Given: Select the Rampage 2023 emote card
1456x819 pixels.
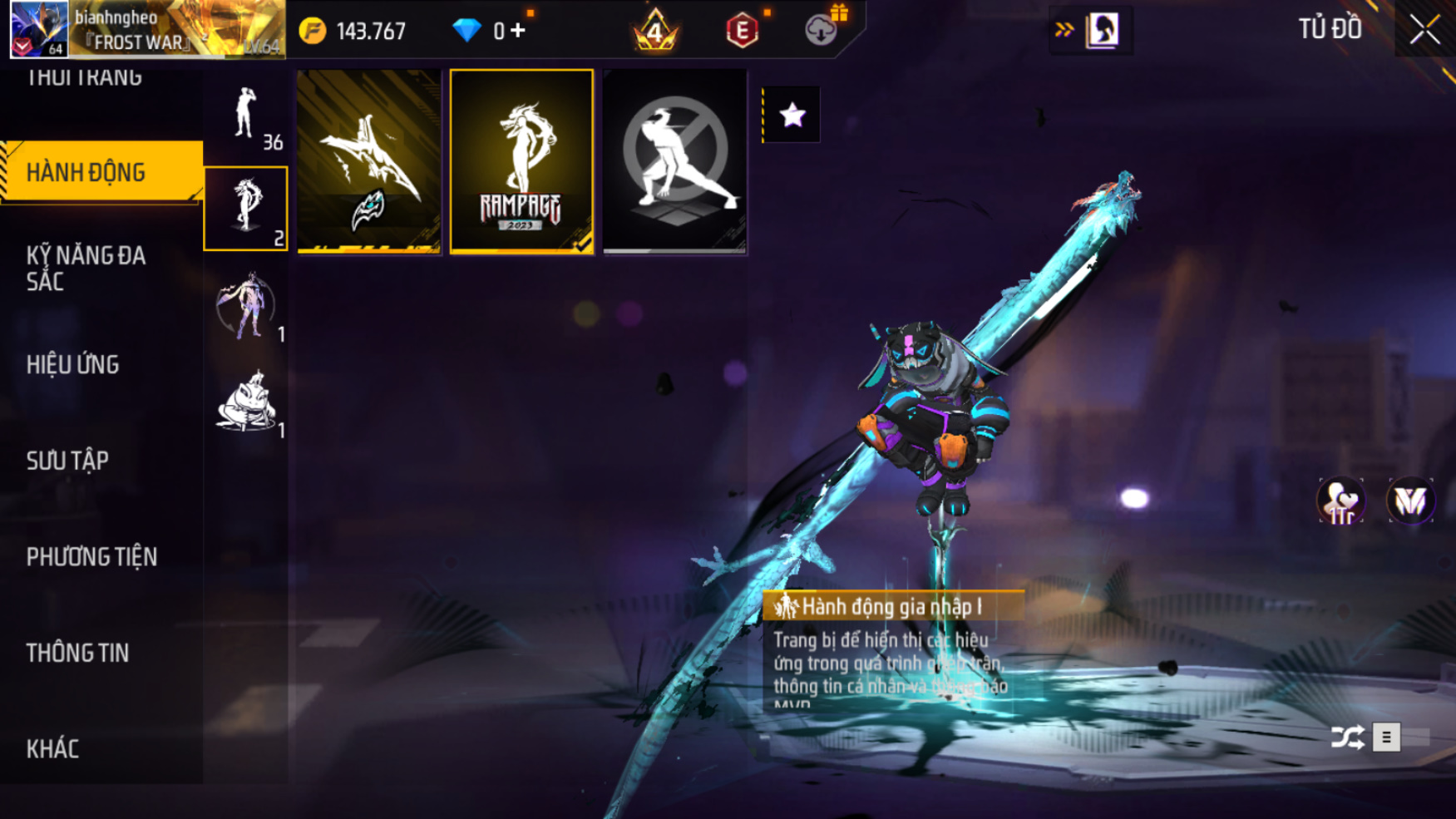Looking at the screenshot, I should click(521, 161).
